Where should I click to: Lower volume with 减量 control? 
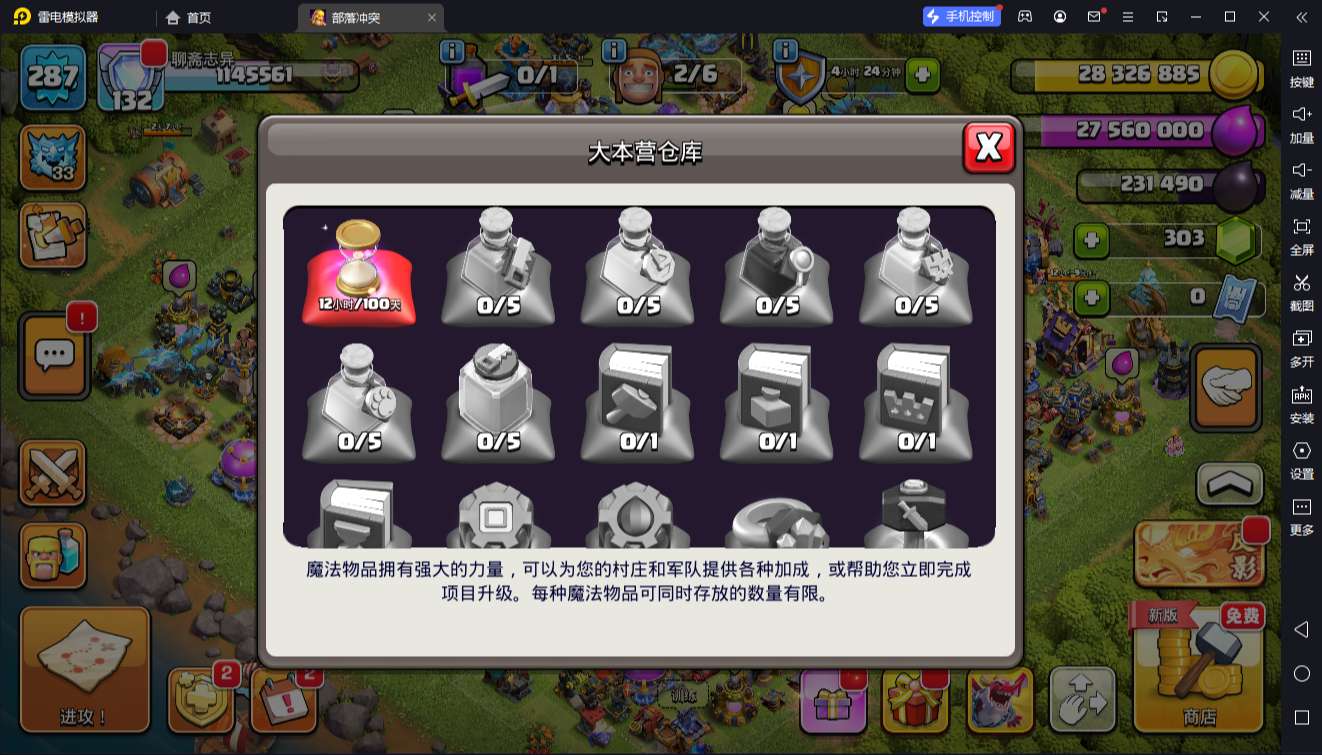[1302, 180]
